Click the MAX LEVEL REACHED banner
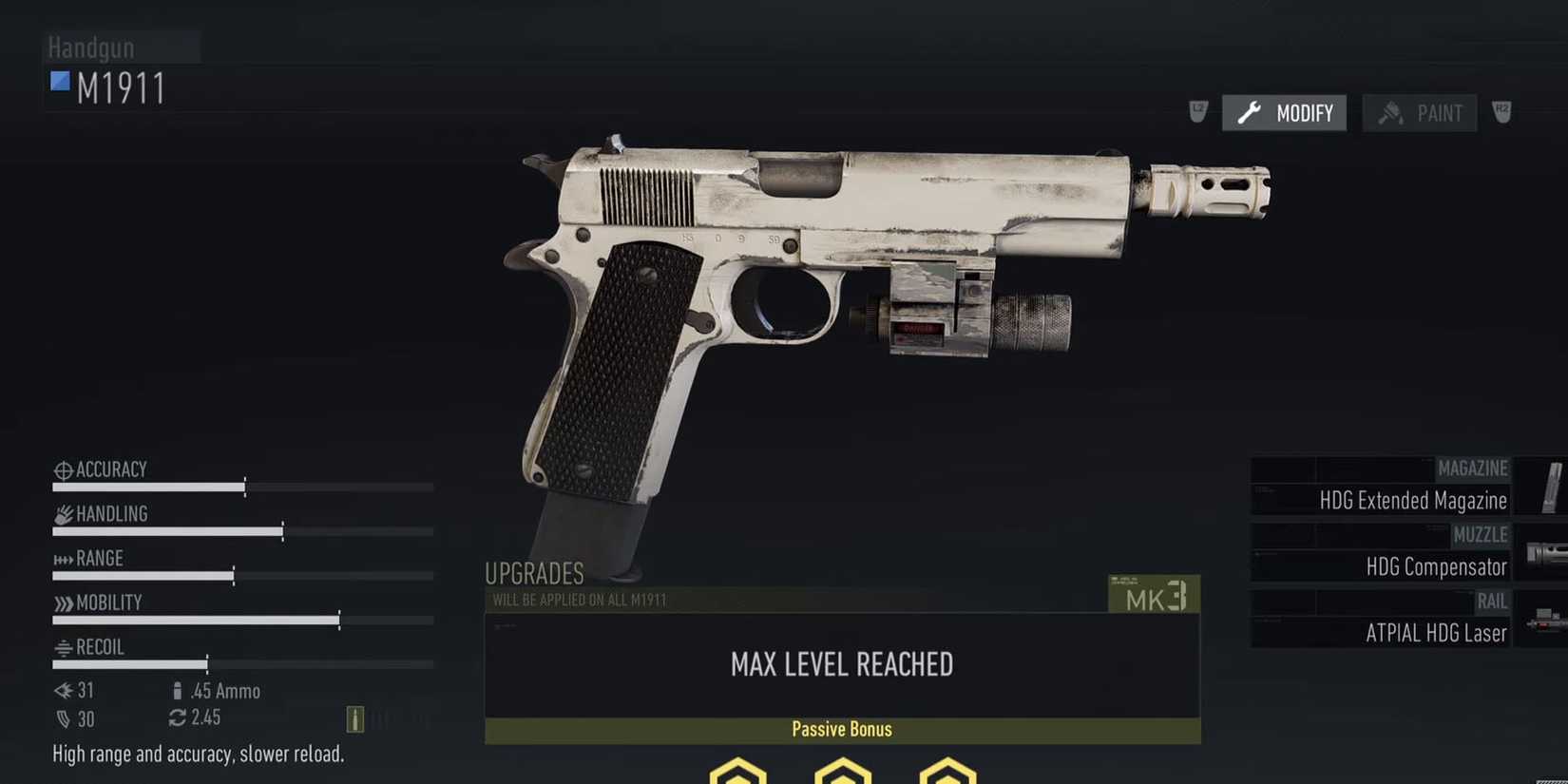Screen dimensions: 1568x784 click(x=841, y=664)
